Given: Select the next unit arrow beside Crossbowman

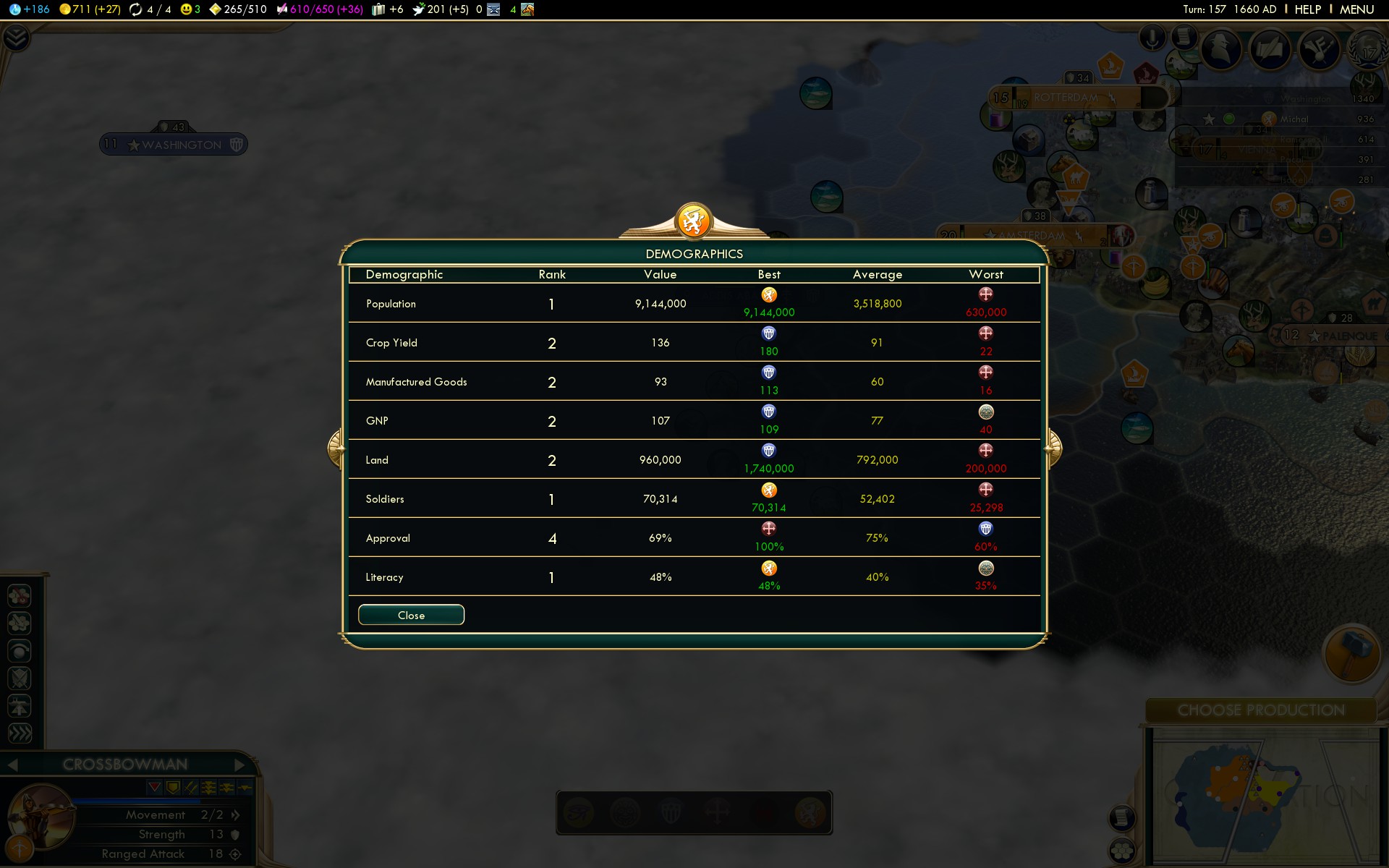Looking at the screenshot, I should coord(240,765).
